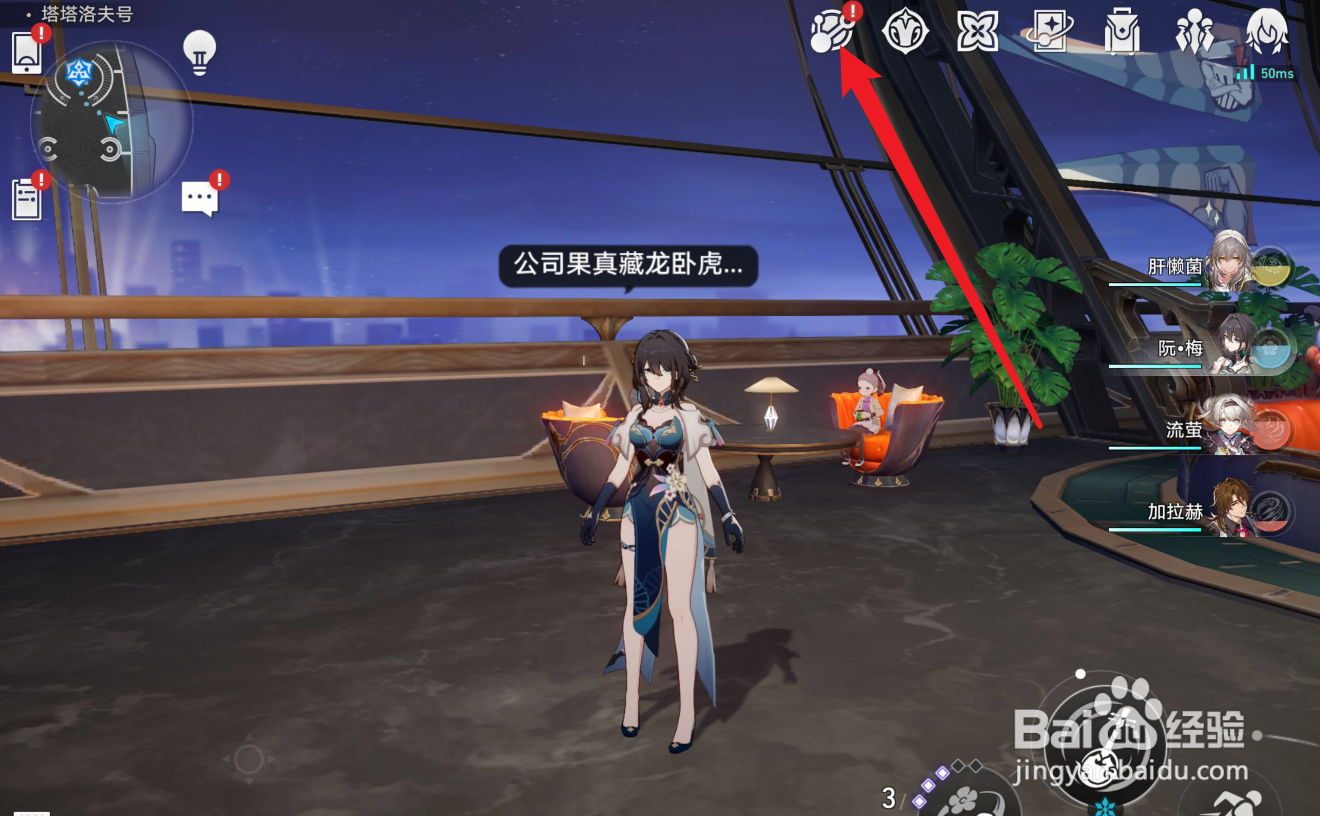
Task: Open the team lineup icon with three figures
Action: click(x=1196, y=31)
